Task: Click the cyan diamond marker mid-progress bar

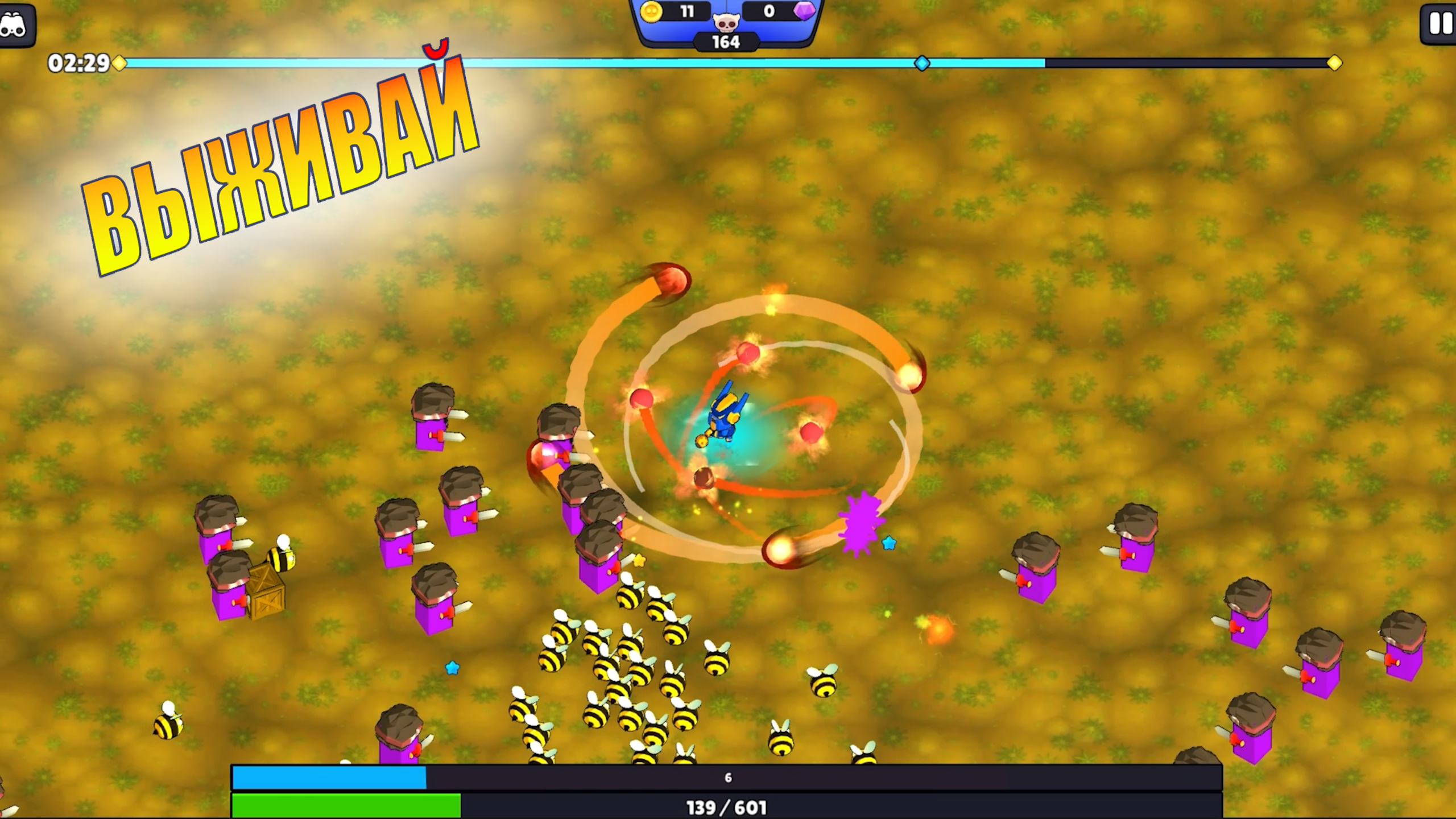Action: coord(921,64)
